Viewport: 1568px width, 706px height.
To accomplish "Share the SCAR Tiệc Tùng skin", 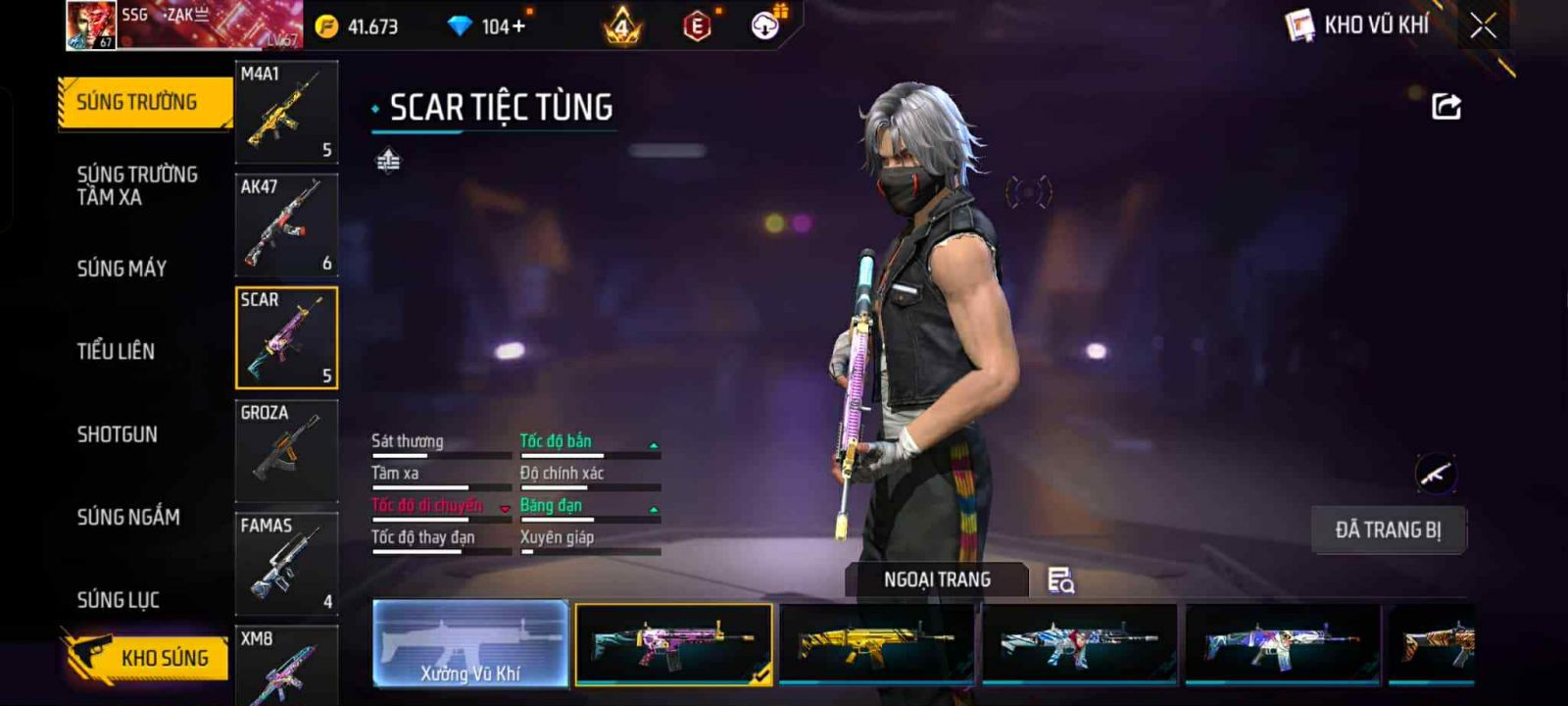I will tap(1445, 106).
